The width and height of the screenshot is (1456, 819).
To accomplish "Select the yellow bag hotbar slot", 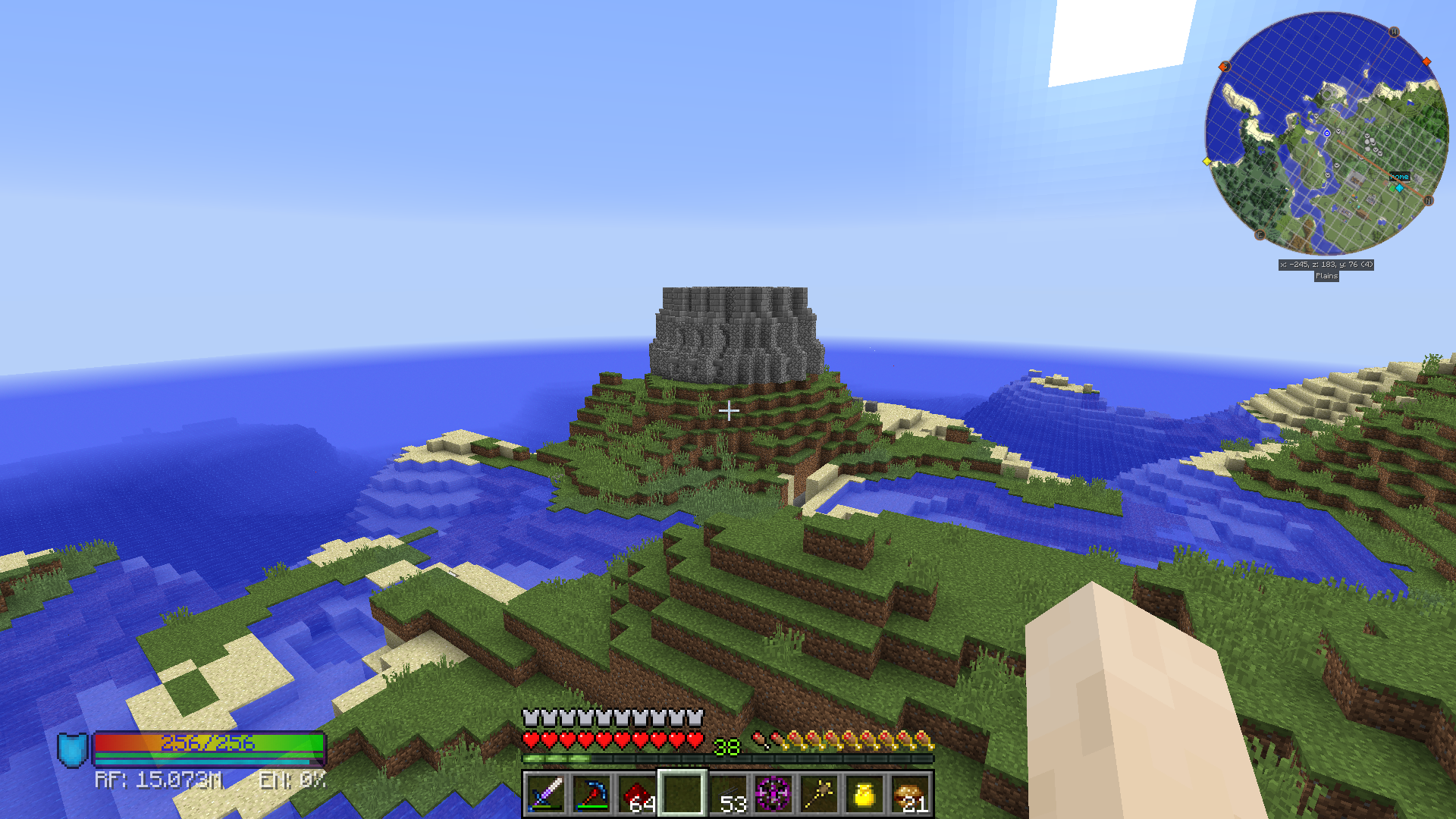I will [864, 794].
